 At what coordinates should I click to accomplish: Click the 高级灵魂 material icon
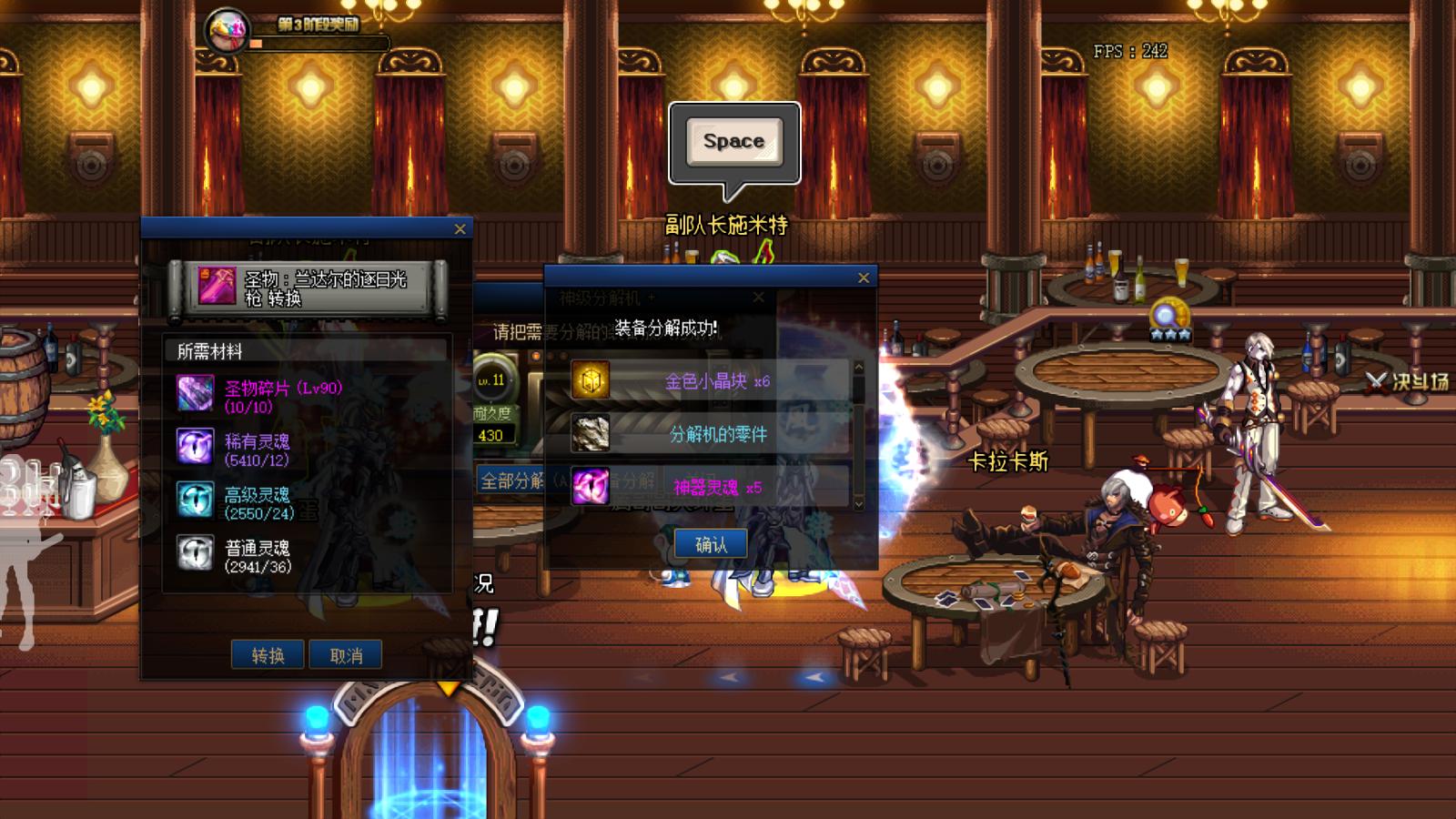coord(196,500)
